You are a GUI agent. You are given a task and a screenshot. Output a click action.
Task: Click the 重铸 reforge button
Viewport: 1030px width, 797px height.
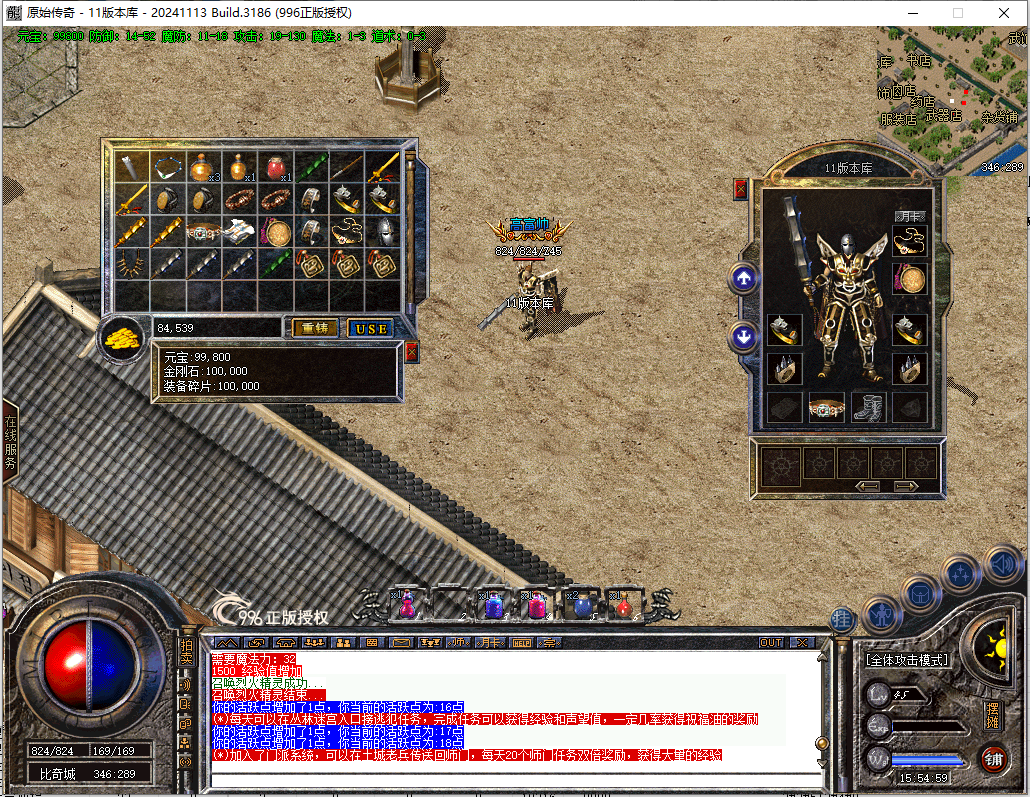pyautogui.click(x=314, y=328)
